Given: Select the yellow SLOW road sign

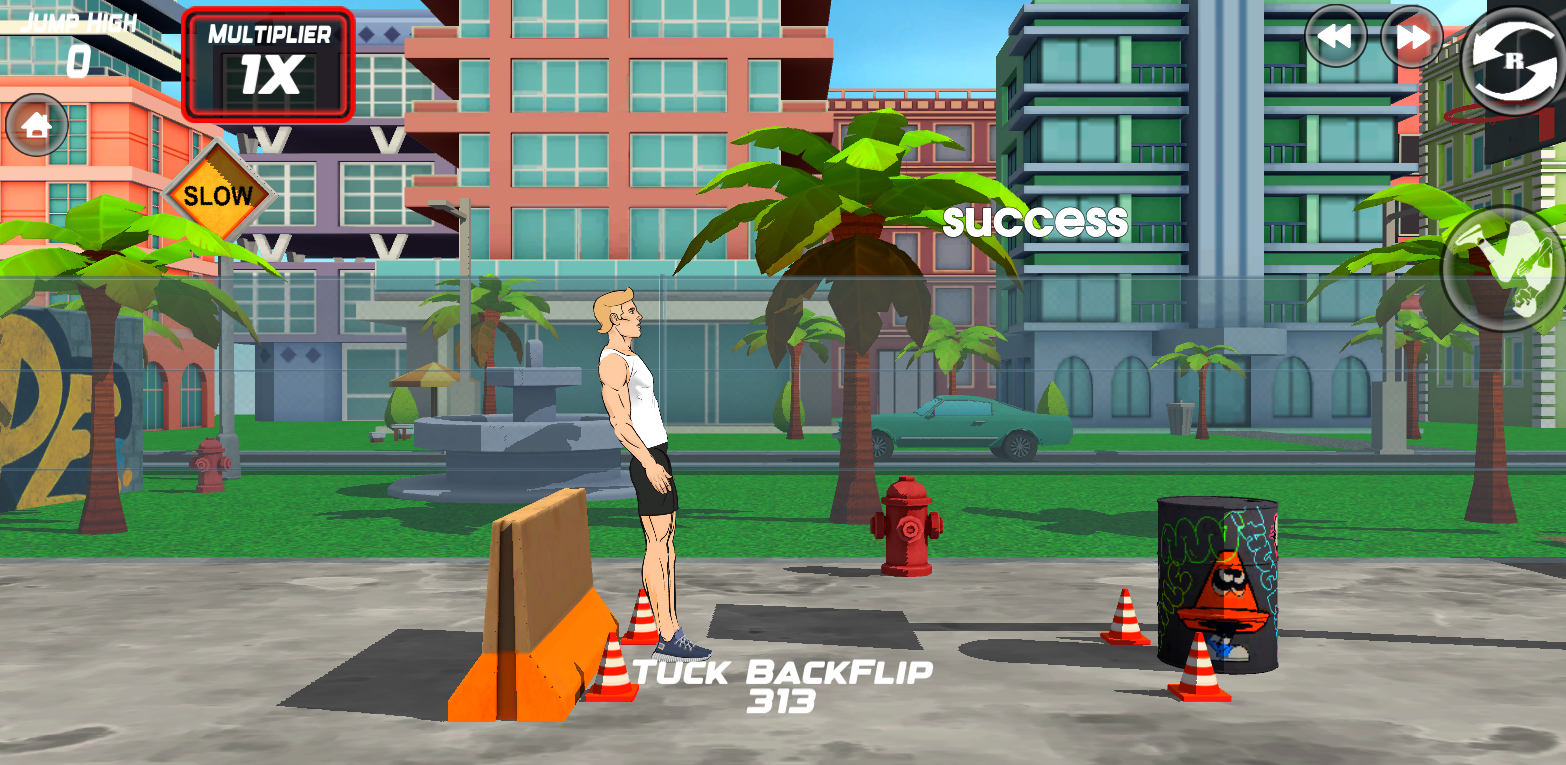Looking at the screenshot, I should pos(219,196).
